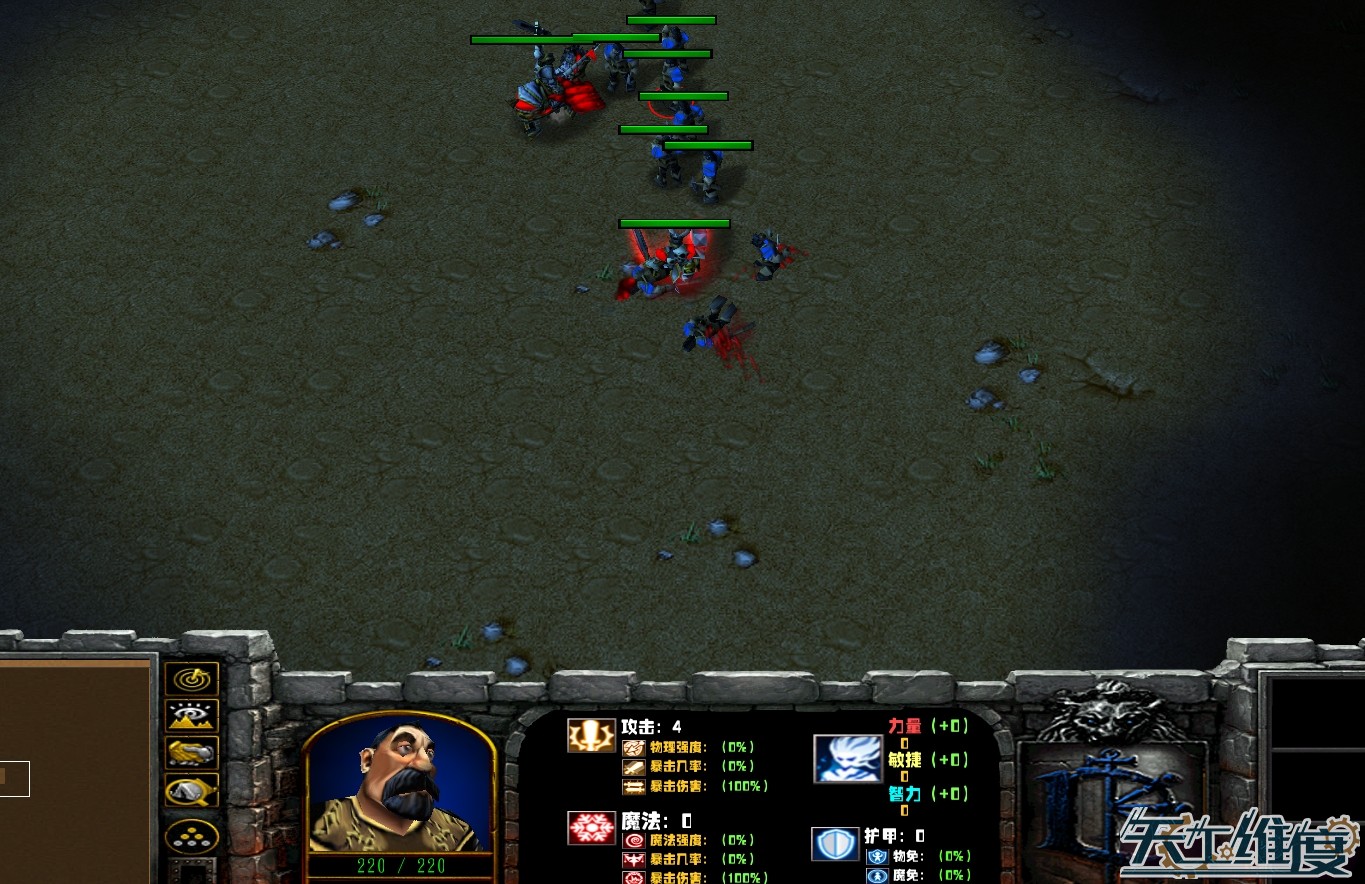Toggle the 暴击伤害 crit damage icon
The image size is (1365, 884).
tap(632, 786)
